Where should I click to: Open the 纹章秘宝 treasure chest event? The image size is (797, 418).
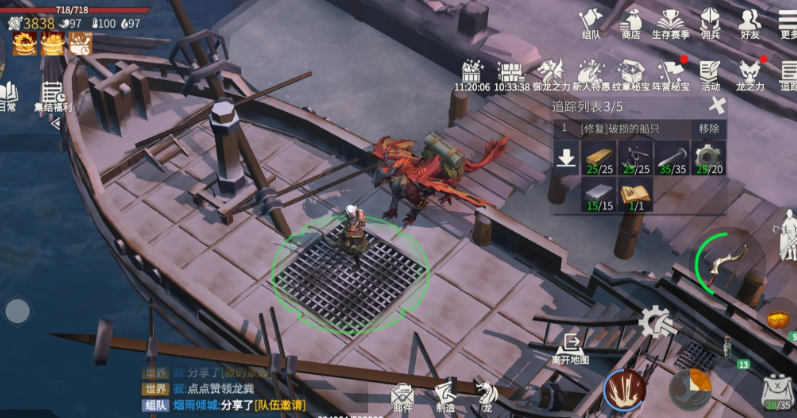click(x=630, y=74)
